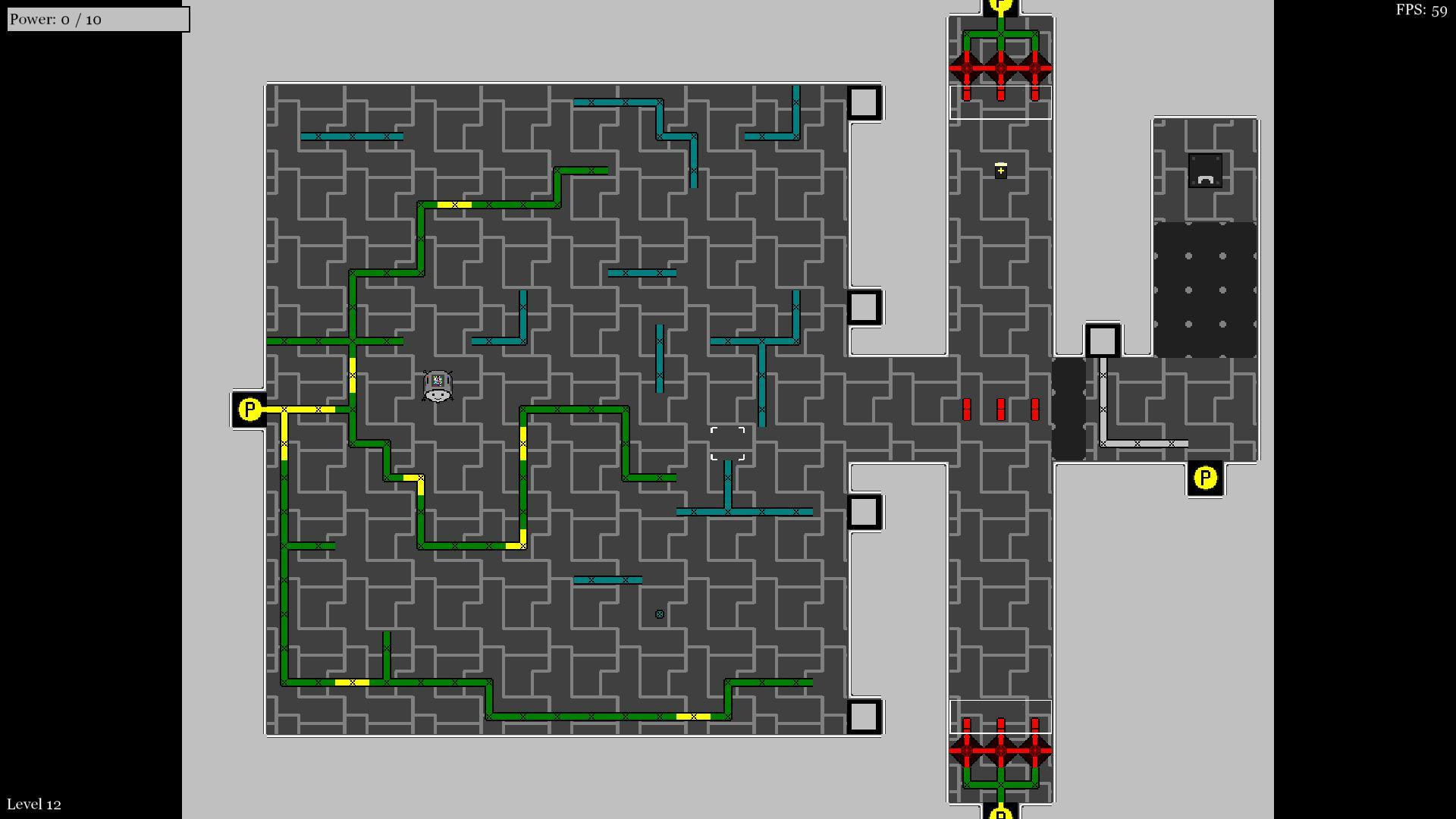Toggle the small X node on the maze floor
The width and height of the screenshot is (1456, 819).
pos(658,613)
